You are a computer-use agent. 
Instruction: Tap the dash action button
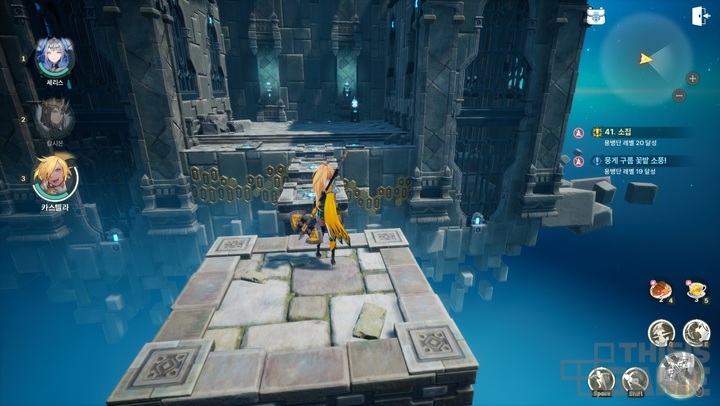pyautogui.click(x=636, y=379)
